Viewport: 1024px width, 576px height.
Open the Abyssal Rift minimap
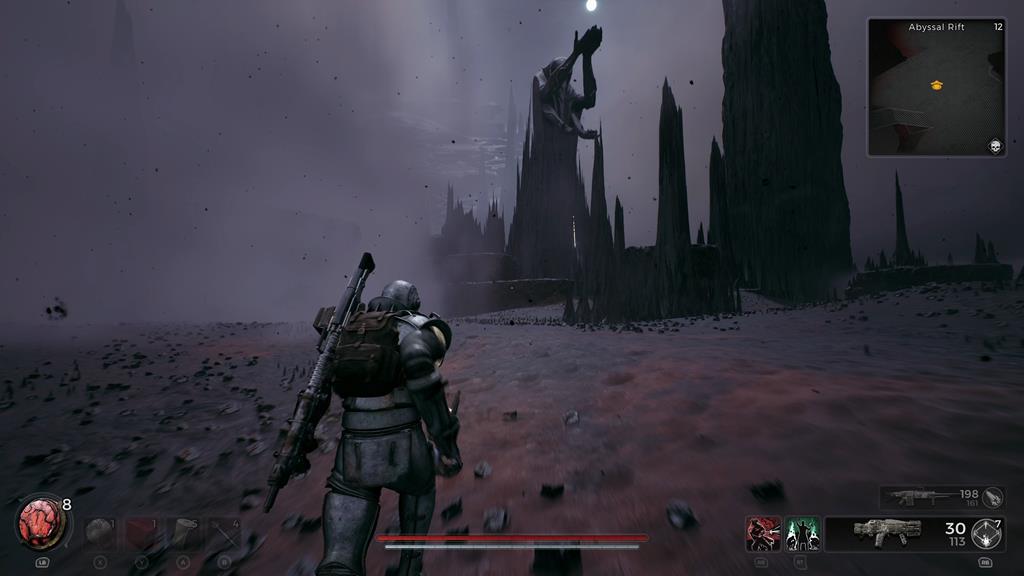click(x=936, y=87)
